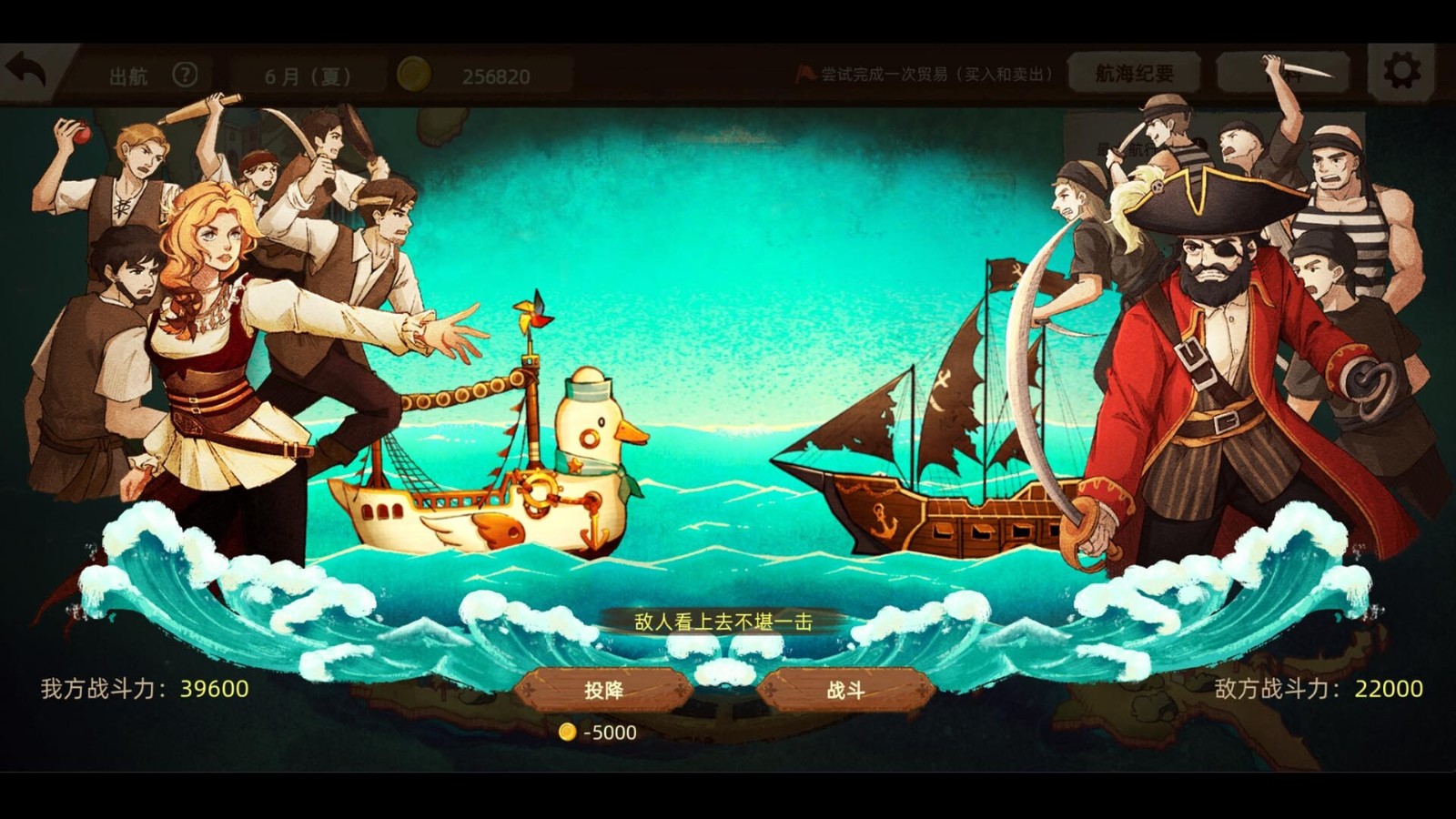
Task: Click the coin icon next to -5000
Action: click(566, 729)
